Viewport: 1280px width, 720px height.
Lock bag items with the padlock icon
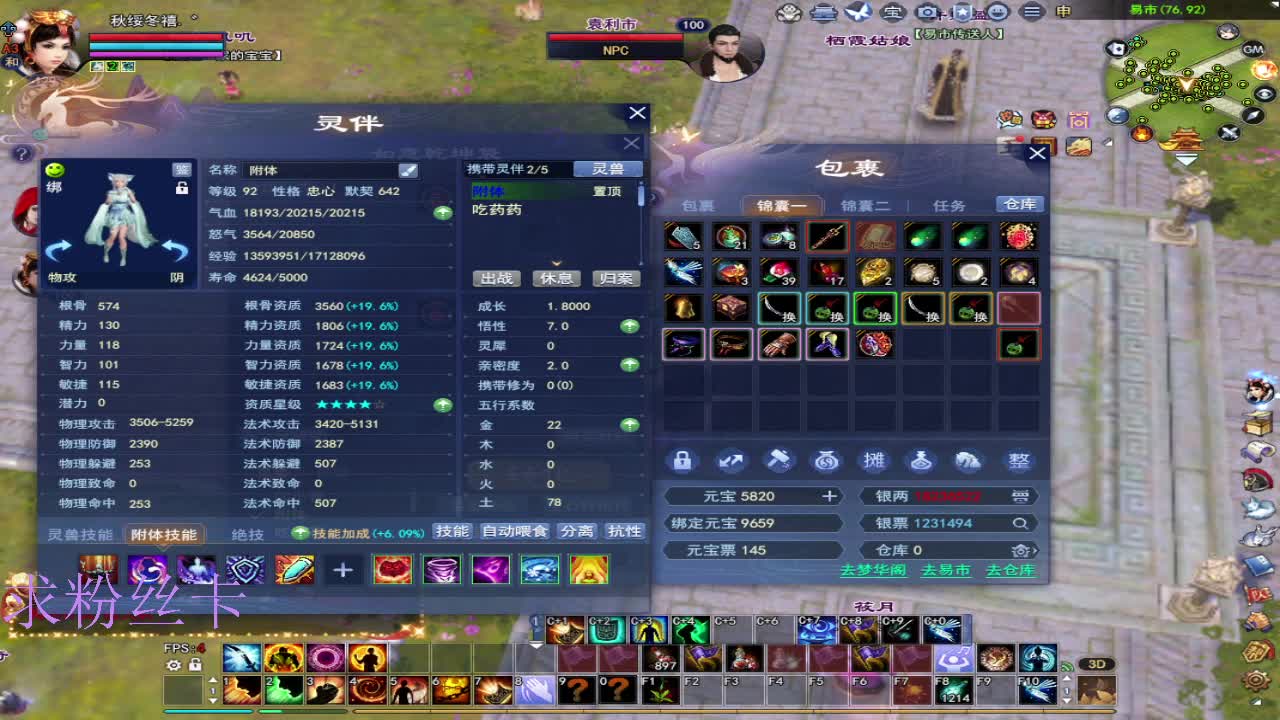684,461
